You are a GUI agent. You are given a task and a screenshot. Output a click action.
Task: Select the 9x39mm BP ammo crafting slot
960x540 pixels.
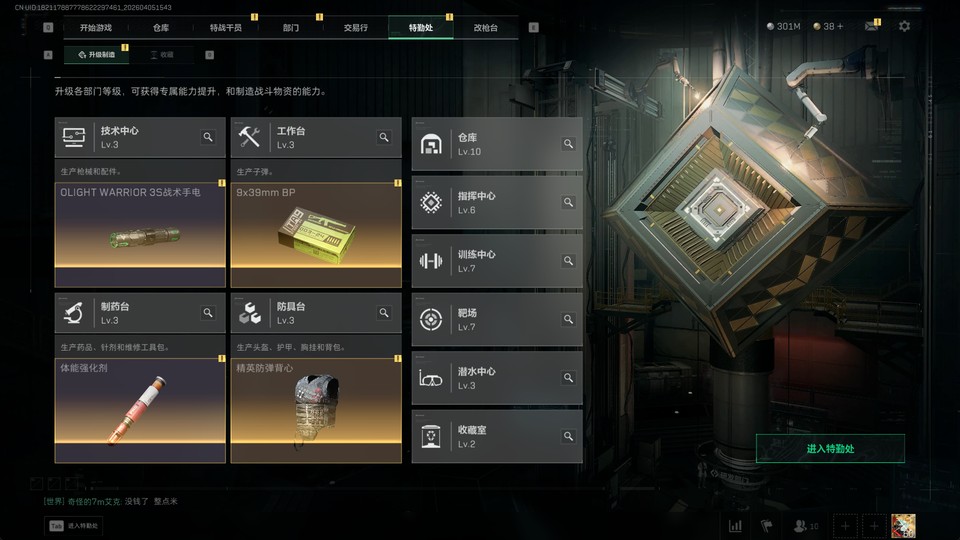(x=316, y=235)
